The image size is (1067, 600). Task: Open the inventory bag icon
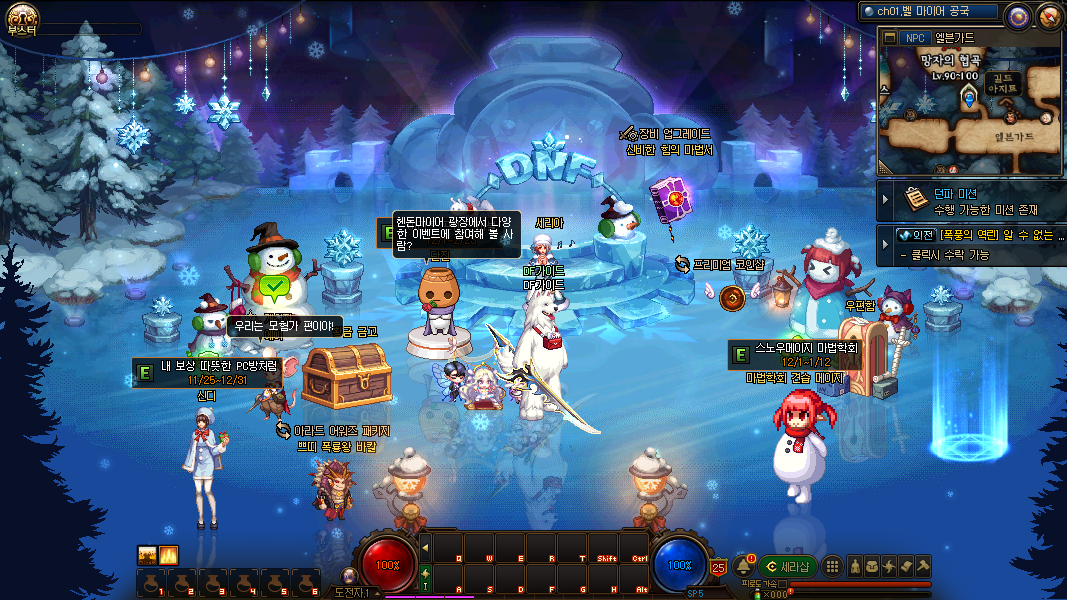(x=872, y=566)
